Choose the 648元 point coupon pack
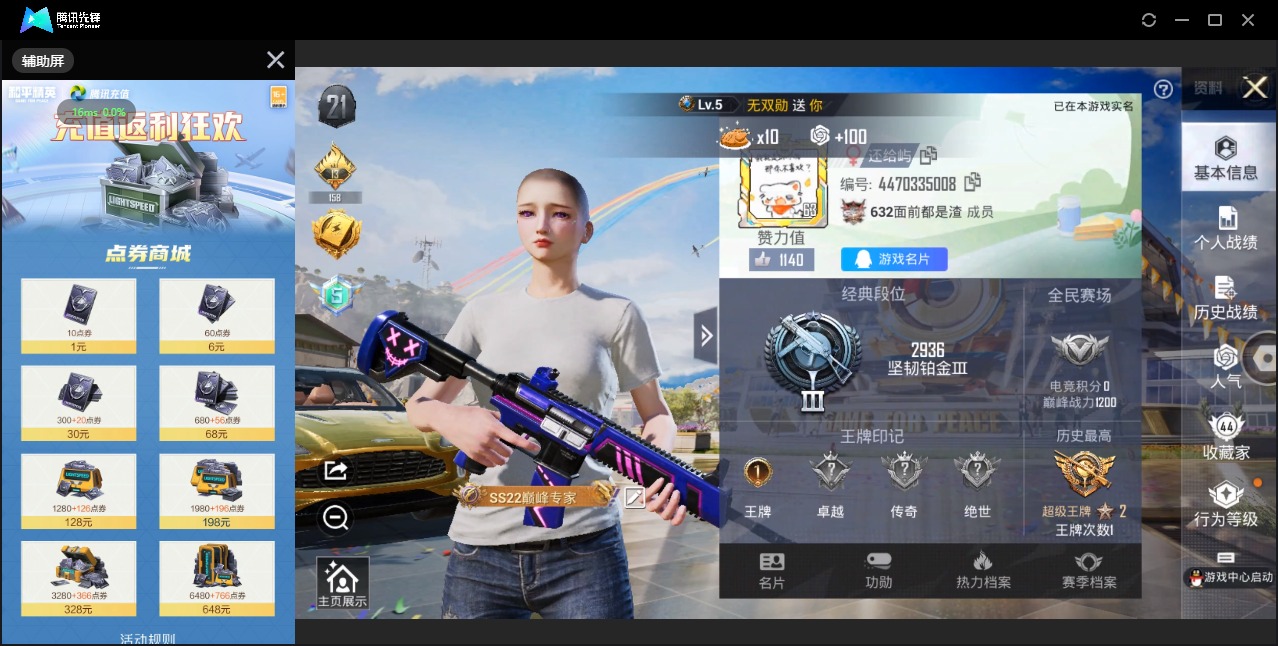 click(217, 579)
